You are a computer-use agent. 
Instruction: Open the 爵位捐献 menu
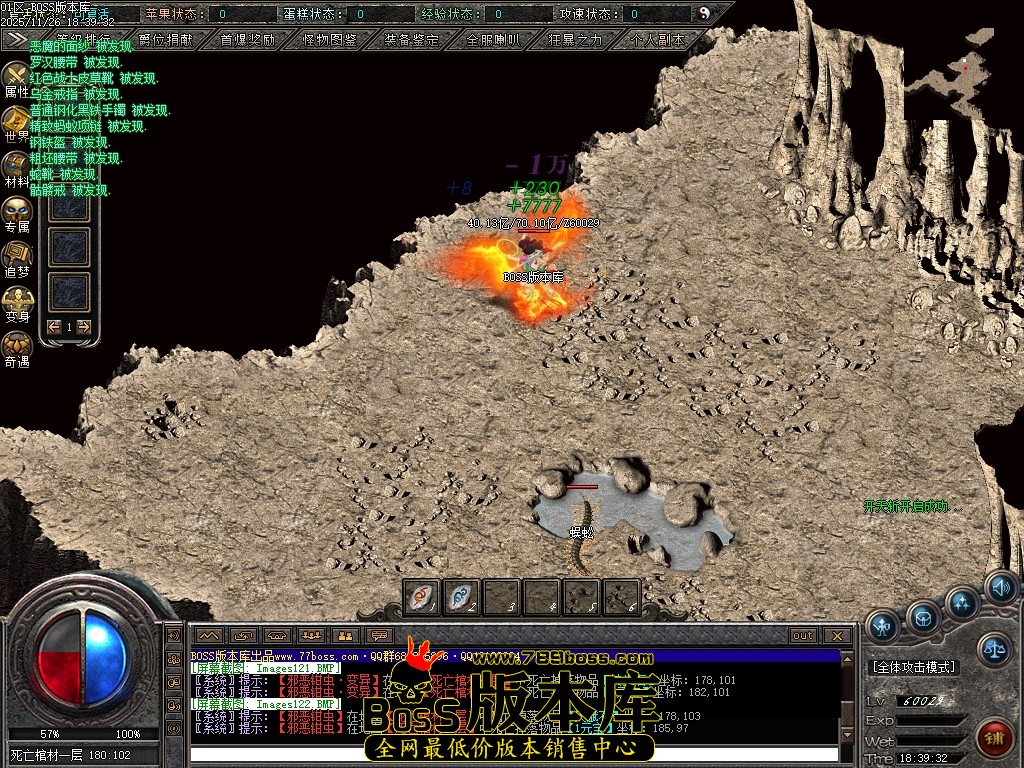(x=166, y=40)
